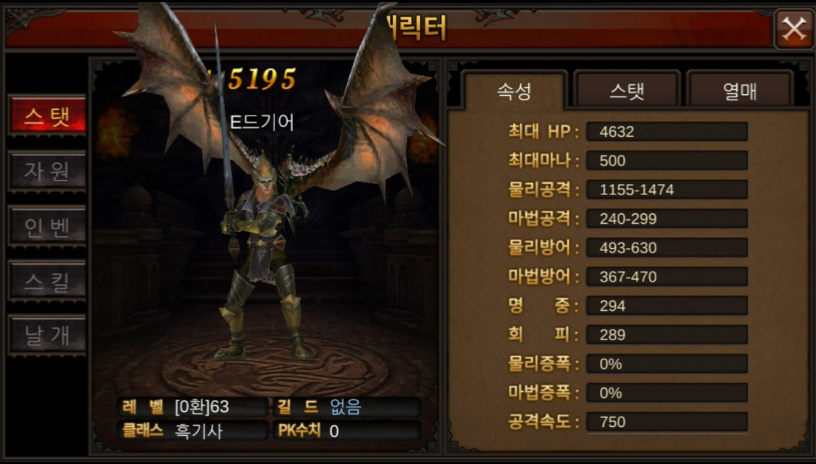Open the 스킬 skills menu
Screen dimensions: 816x464
[x=47, y=281]
